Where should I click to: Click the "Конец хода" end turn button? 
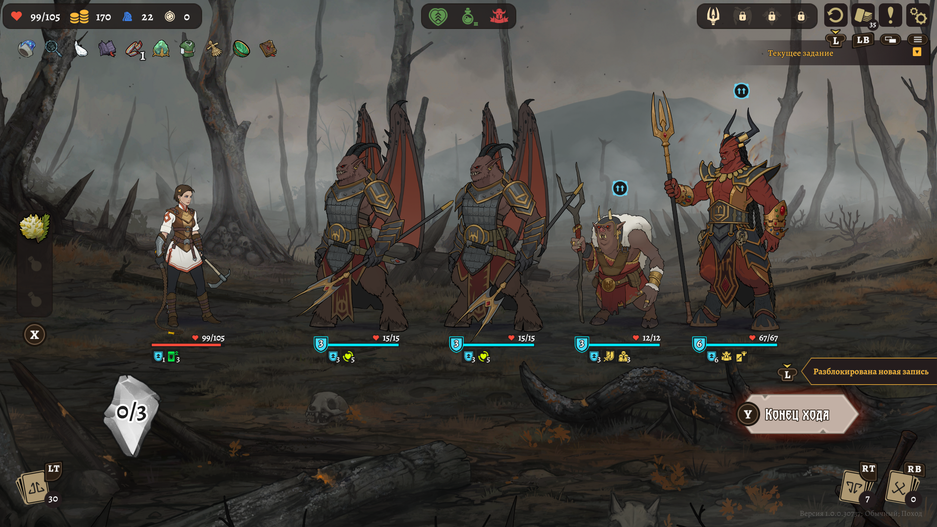797,414
